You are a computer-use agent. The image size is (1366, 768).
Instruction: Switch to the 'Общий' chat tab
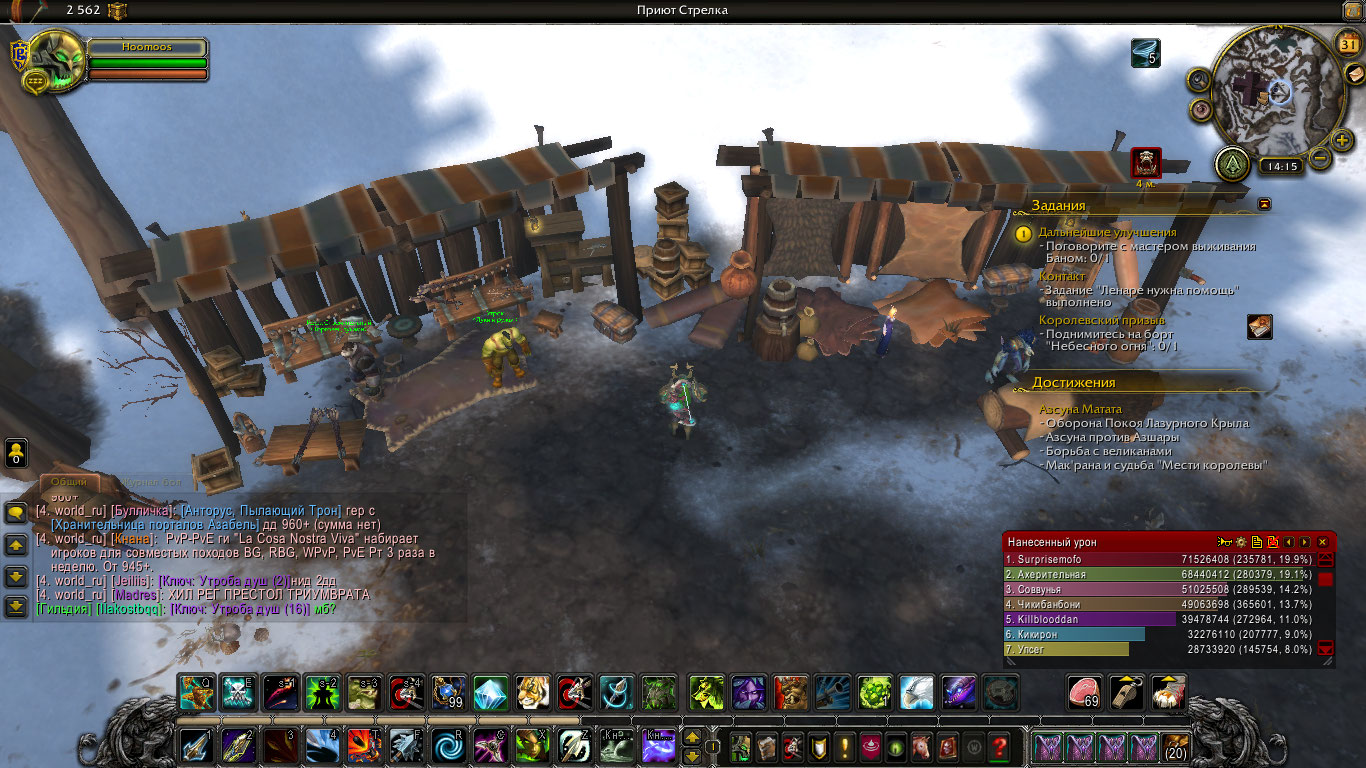(69, 482)
